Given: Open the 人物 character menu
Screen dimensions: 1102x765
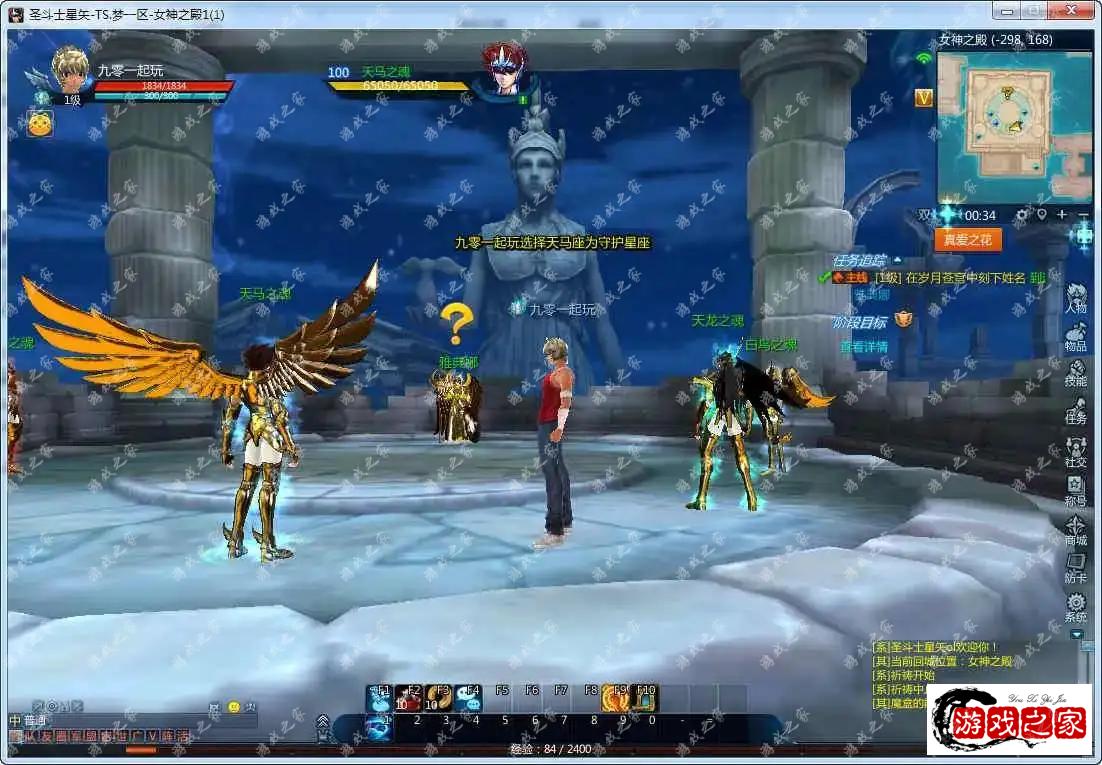Looking at the screenshot, I should click(x=1076, y=298).
